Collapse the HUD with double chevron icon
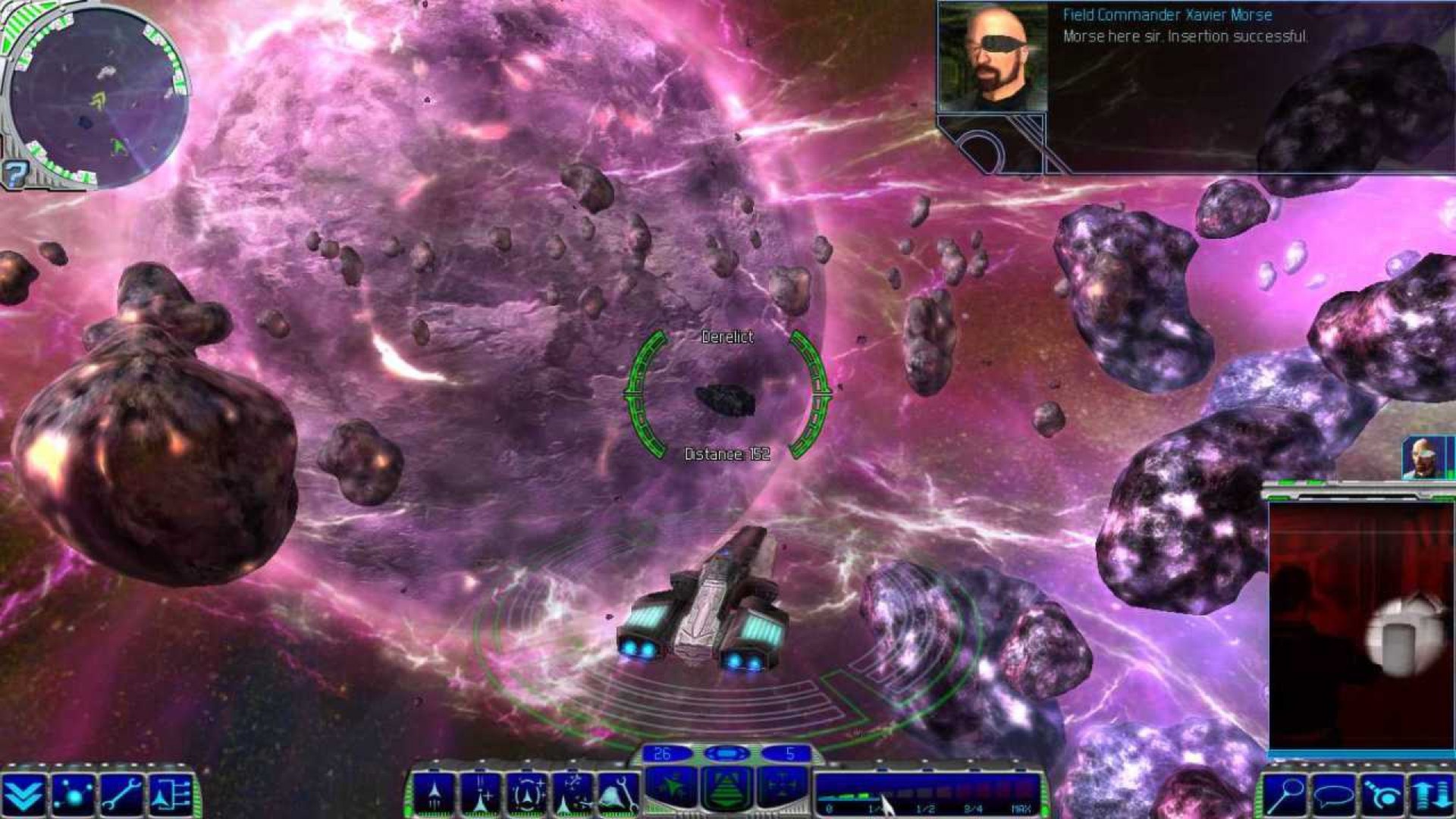 (x=23, y=795)
